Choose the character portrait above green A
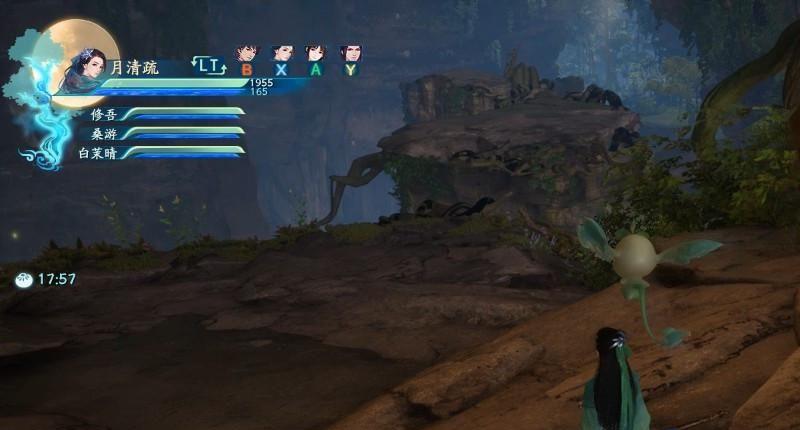Image resolution: width=800 pixels, height=430 pixels. coord(316,53)
